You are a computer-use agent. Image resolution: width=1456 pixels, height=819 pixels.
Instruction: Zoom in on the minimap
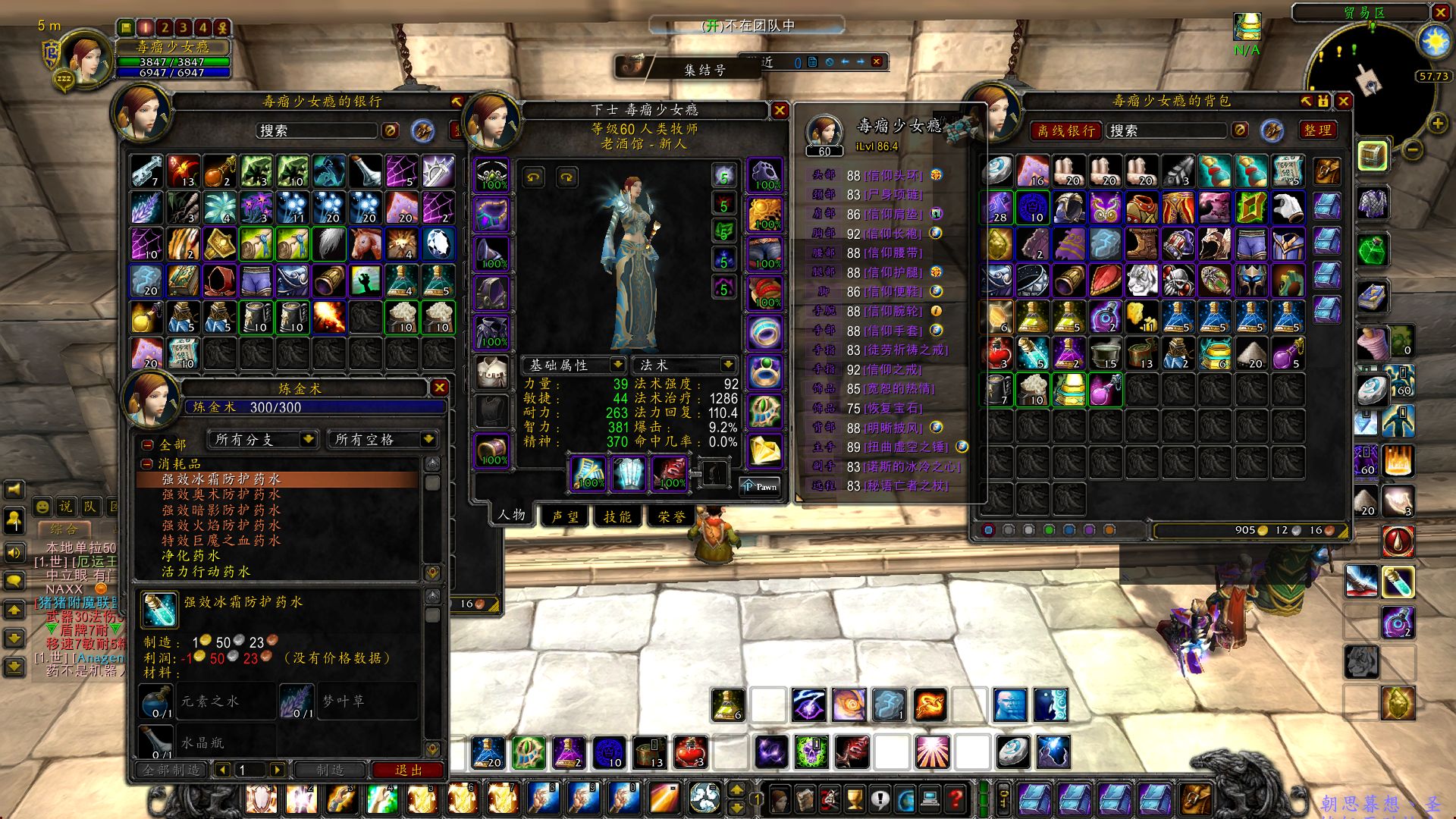coord(1437,124)
